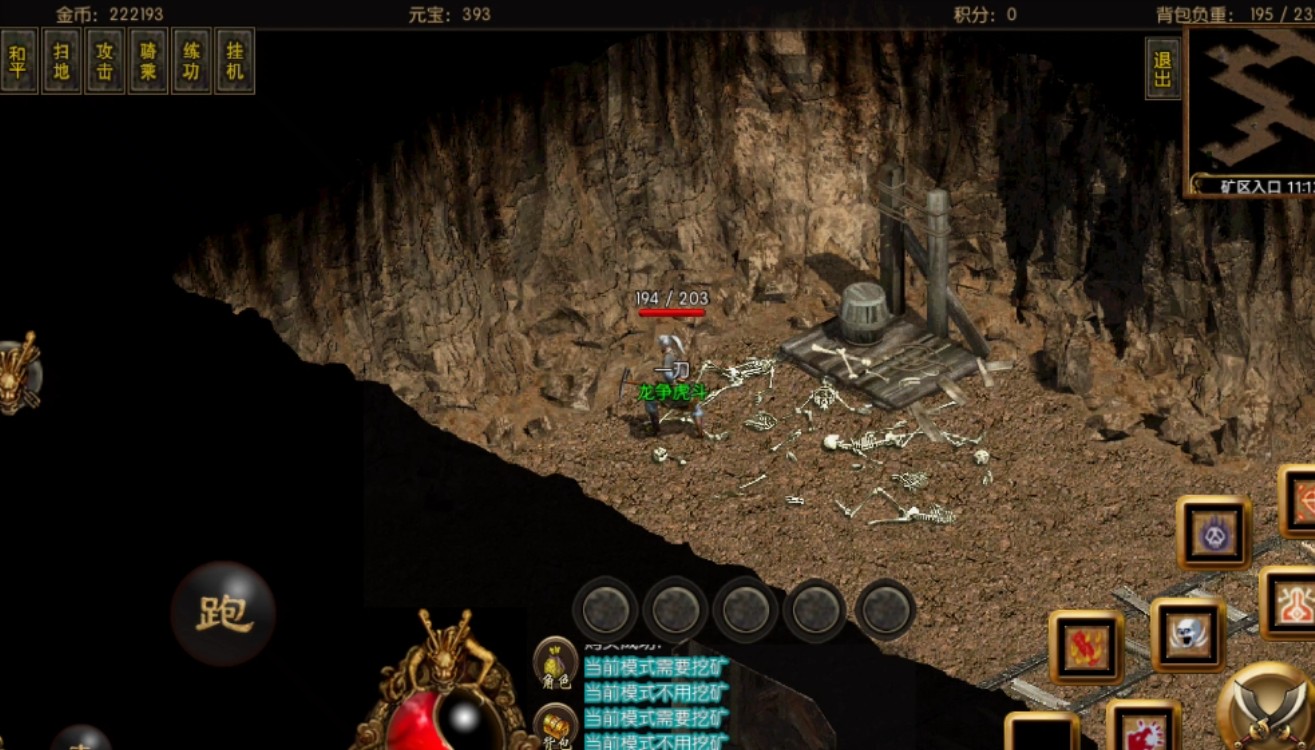The height and width of the screenshot is (750, 1315).
Task: Tap the golden dragon head icon
Action: click(18, 372)
